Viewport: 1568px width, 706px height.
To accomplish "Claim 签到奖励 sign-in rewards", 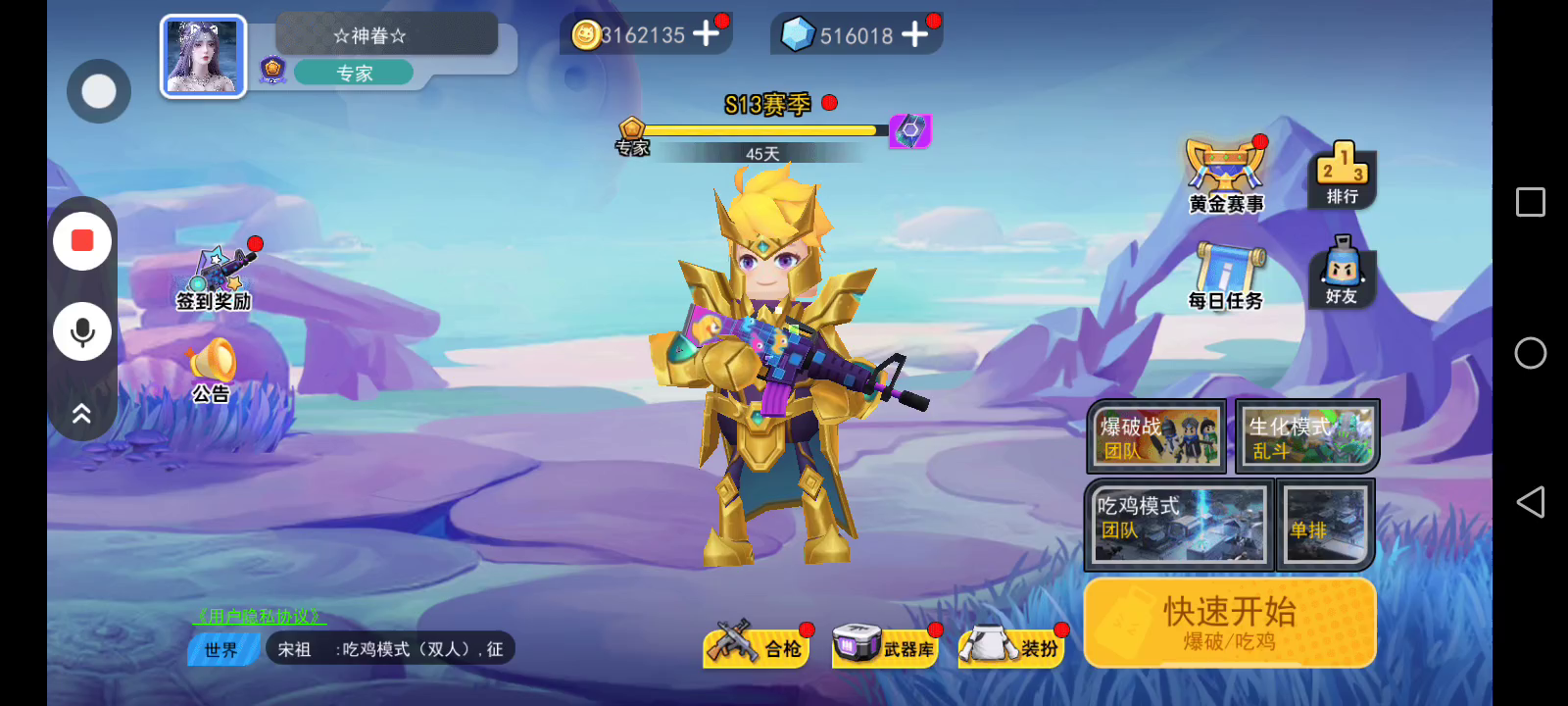I will [215, 278].
